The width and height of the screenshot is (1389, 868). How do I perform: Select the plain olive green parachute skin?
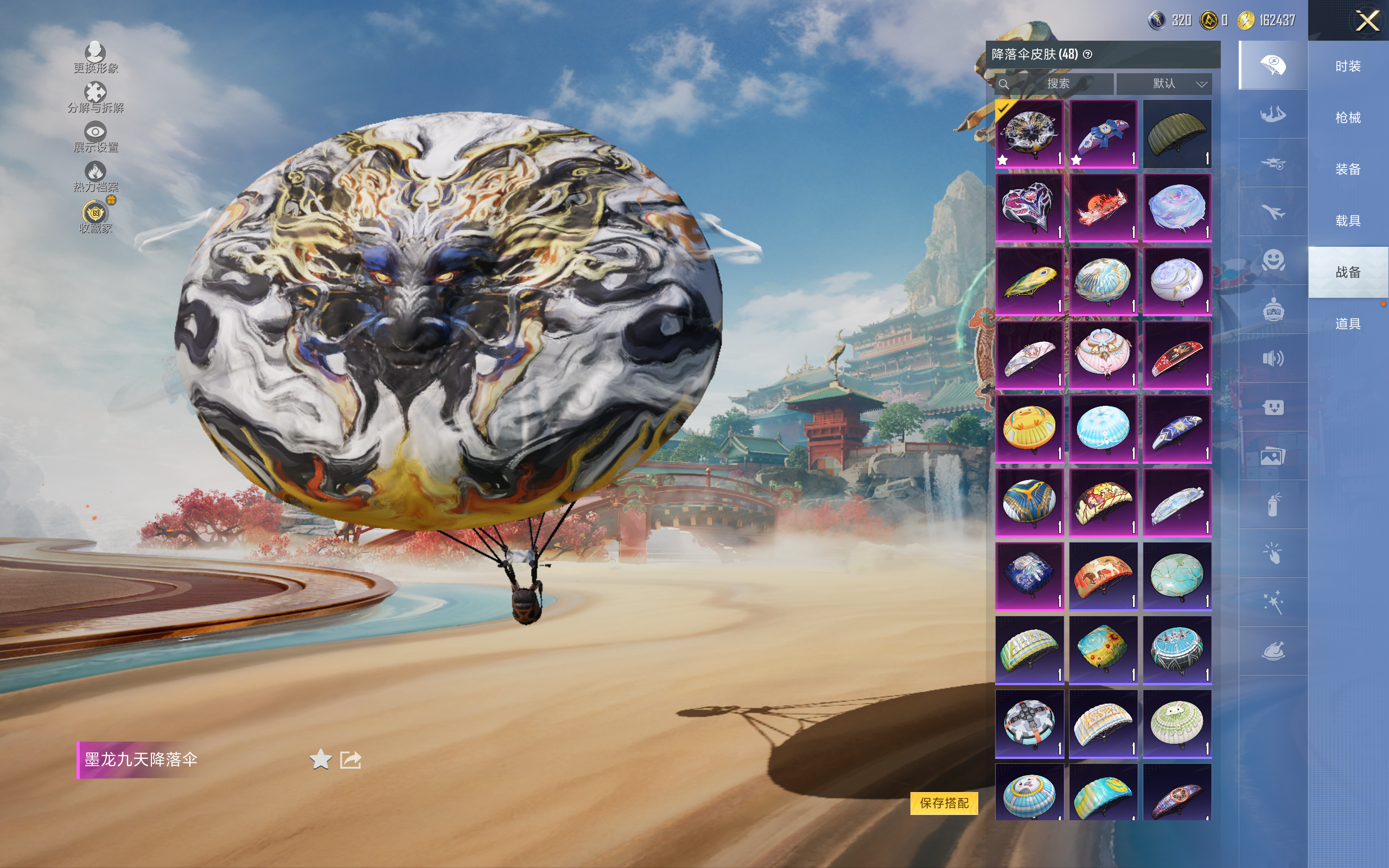point(1177,134)
